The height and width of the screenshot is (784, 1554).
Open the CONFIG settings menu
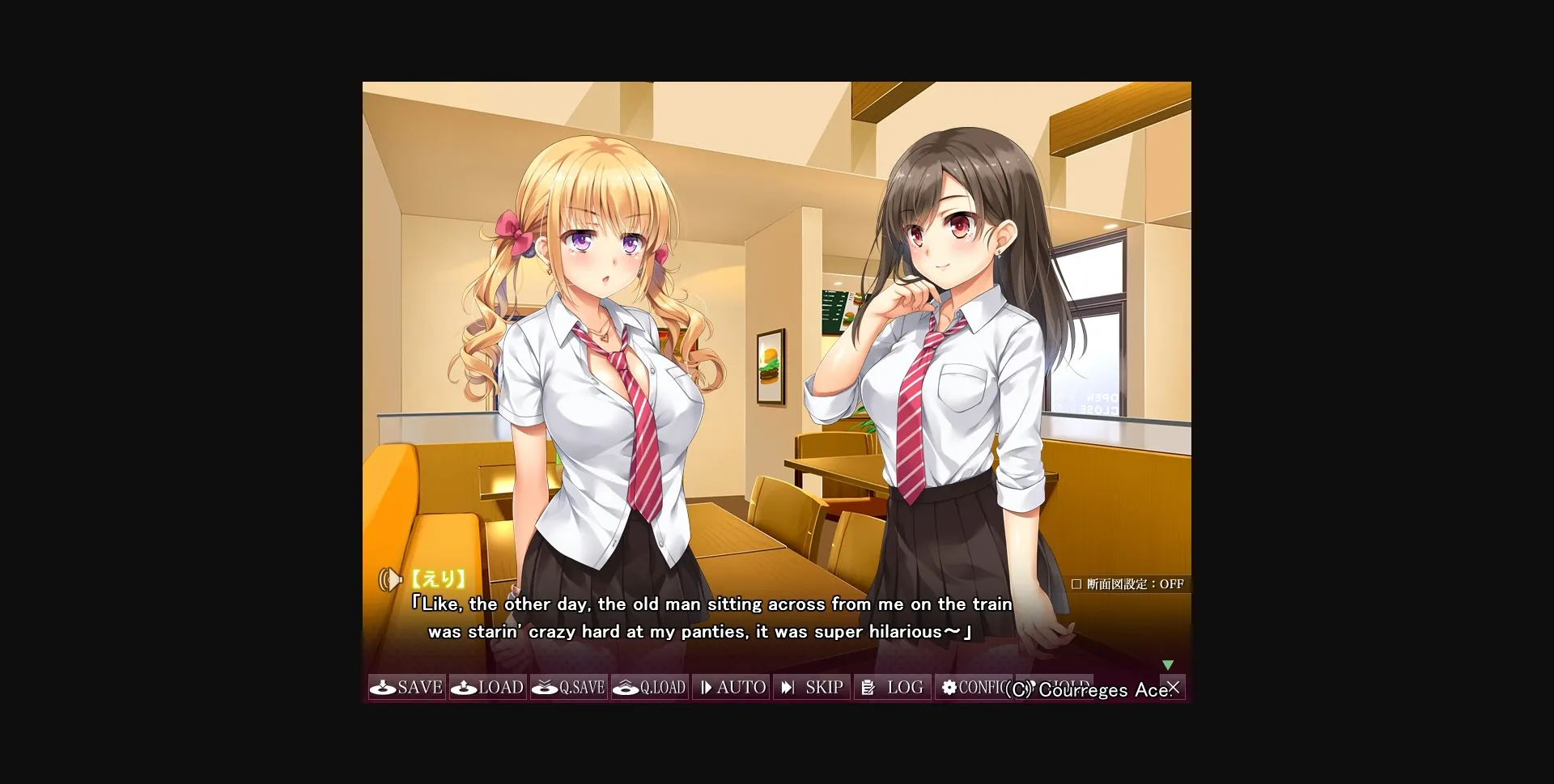click(973, 687)
